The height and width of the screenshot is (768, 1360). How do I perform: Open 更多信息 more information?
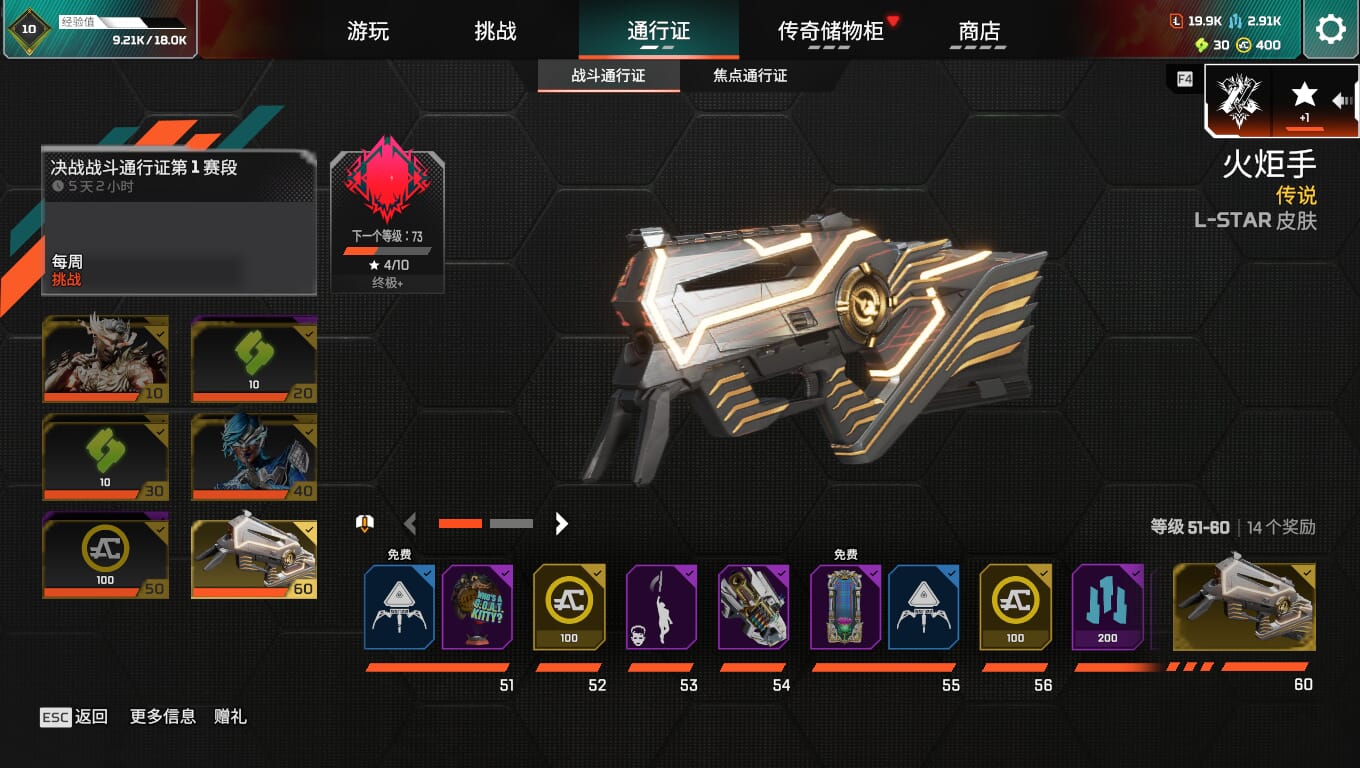[162, 717]
